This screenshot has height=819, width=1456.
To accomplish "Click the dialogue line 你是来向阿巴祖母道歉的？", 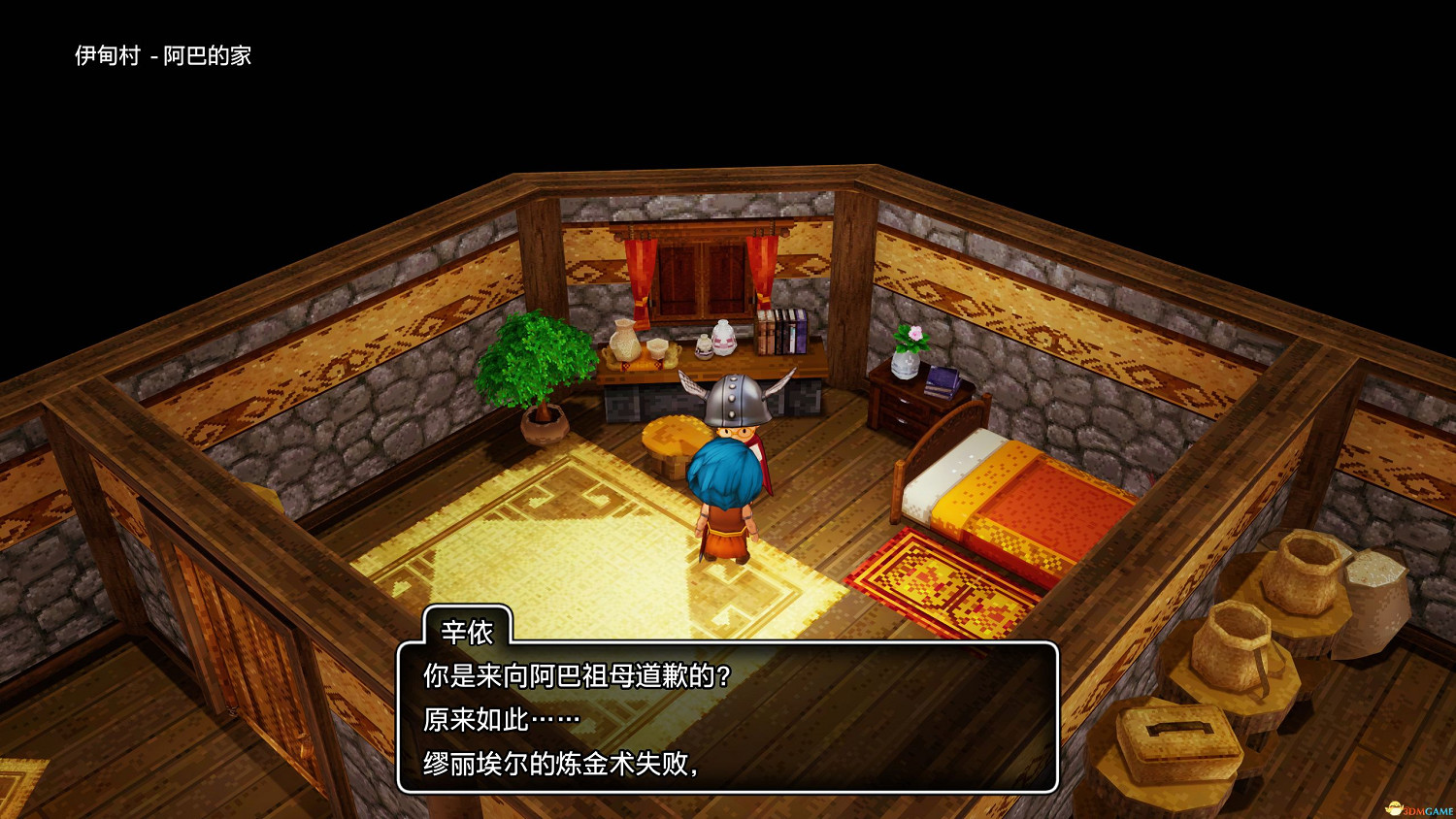I will point(573,676).
